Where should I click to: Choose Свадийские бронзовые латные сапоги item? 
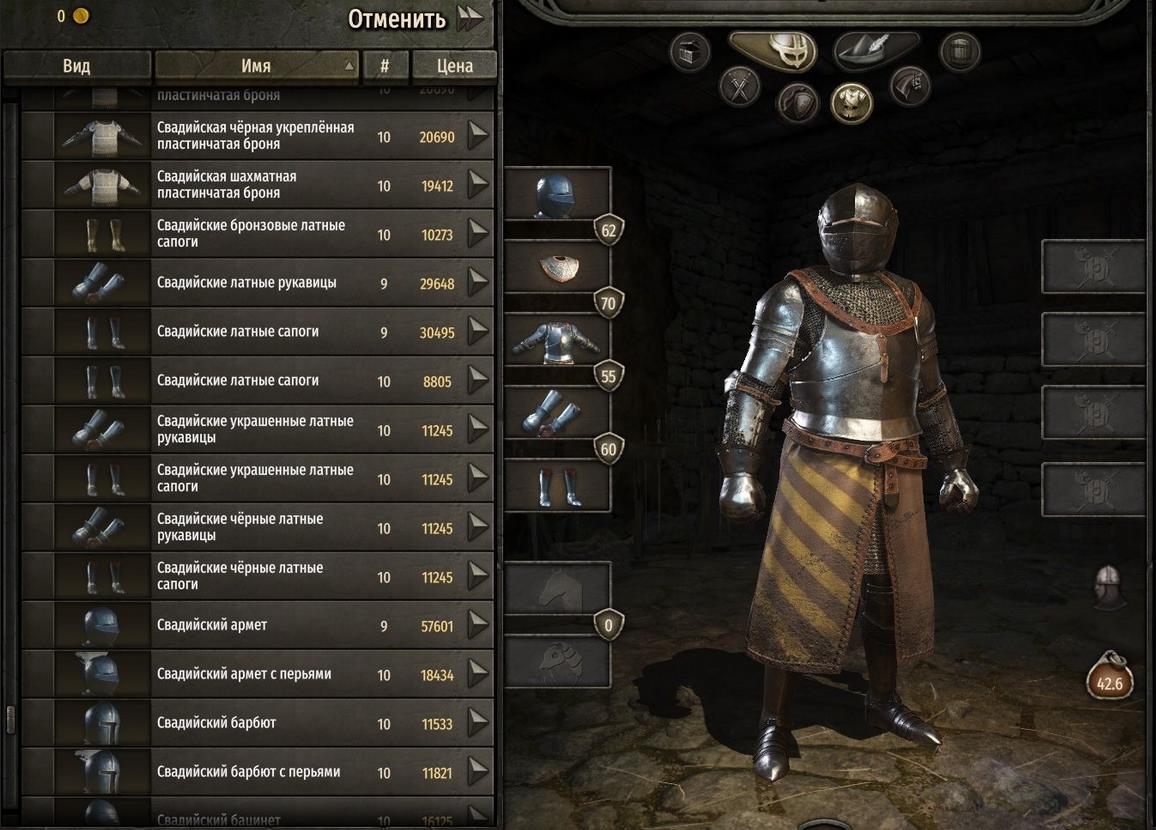(256, 234)
